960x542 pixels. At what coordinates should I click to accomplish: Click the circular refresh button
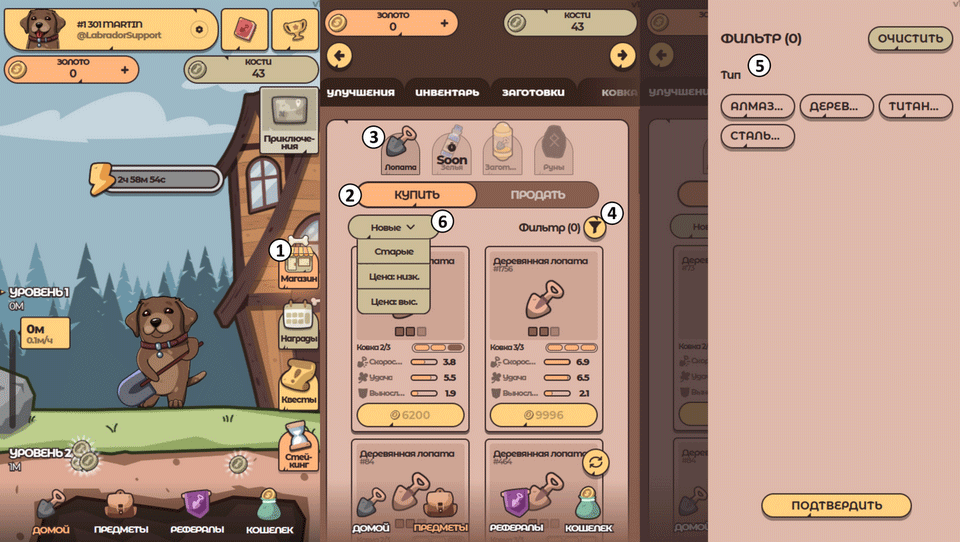click(x=597, y=461)
